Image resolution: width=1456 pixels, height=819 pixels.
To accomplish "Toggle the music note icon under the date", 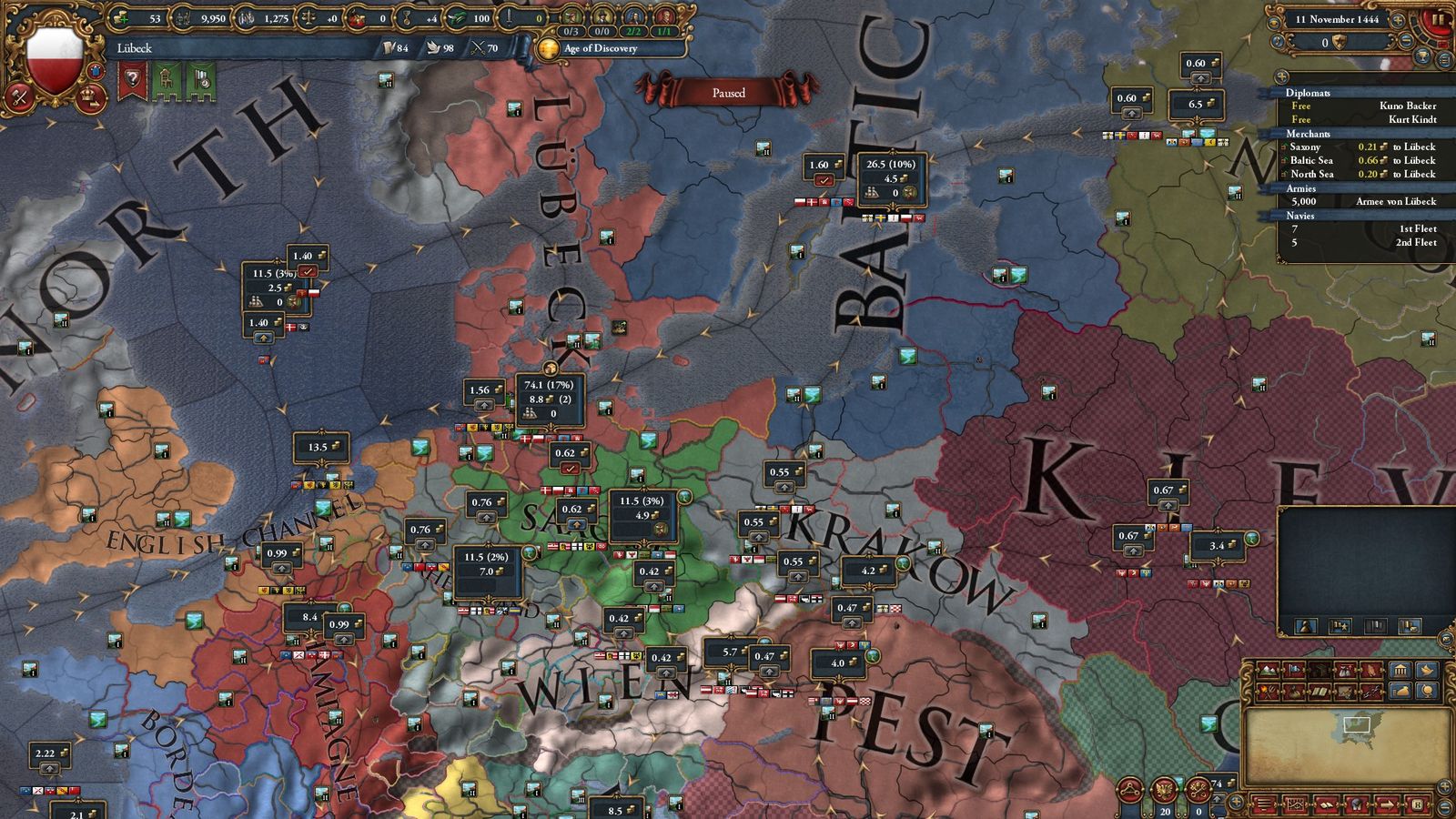I will click(1277, 41).
